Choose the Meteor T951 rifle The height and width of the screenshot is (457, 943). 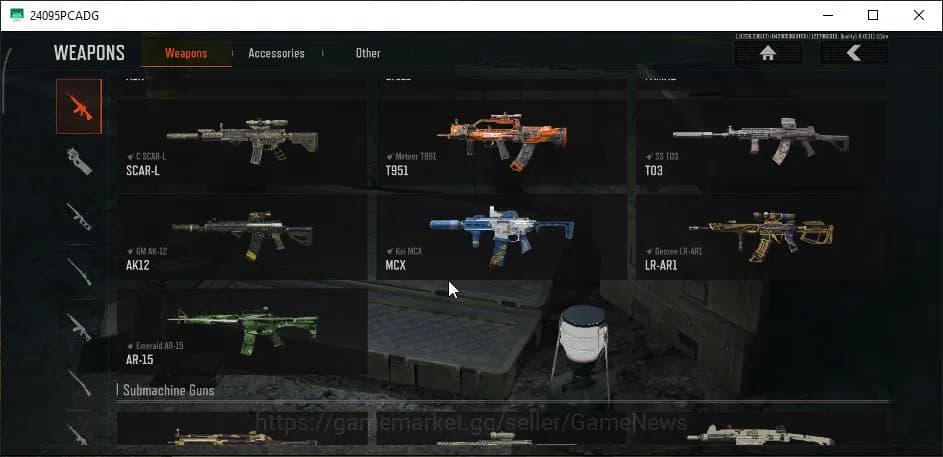501,143
